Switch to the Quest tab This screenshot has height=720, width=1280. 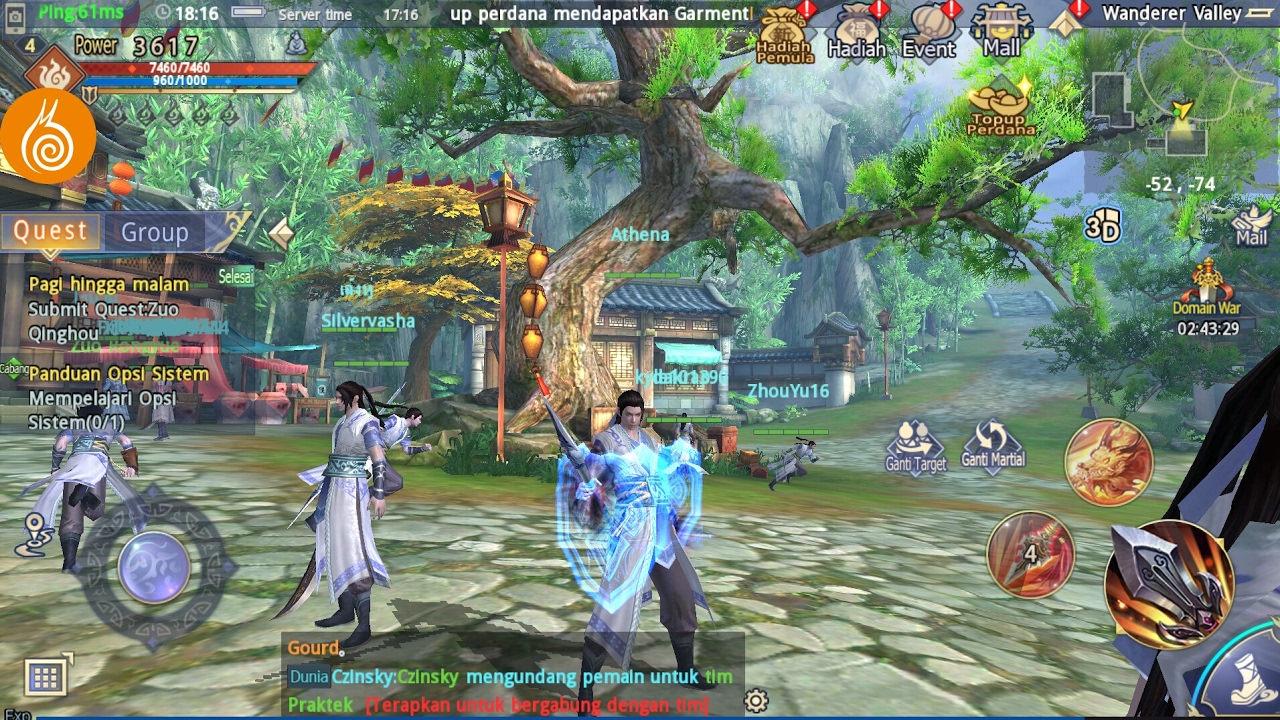point(51,231)
